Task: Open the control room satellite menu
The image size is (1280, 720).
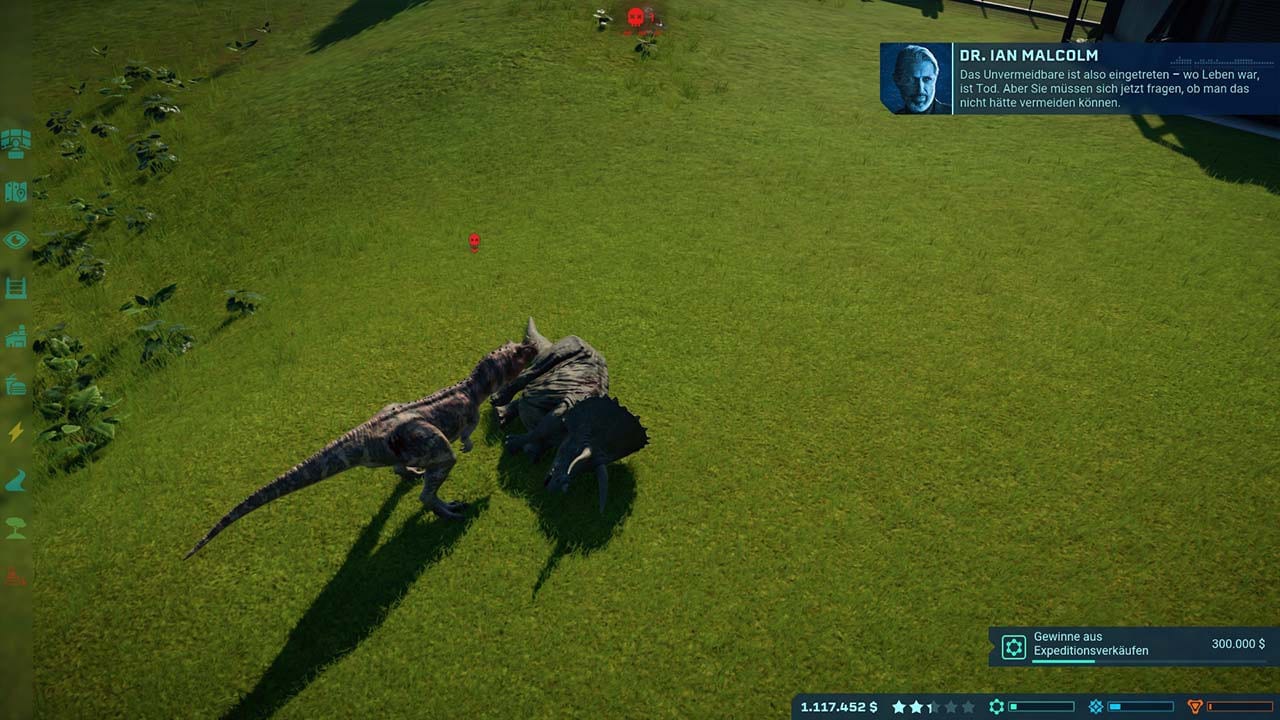Action: pyautogui.click(x=15, y=143)
